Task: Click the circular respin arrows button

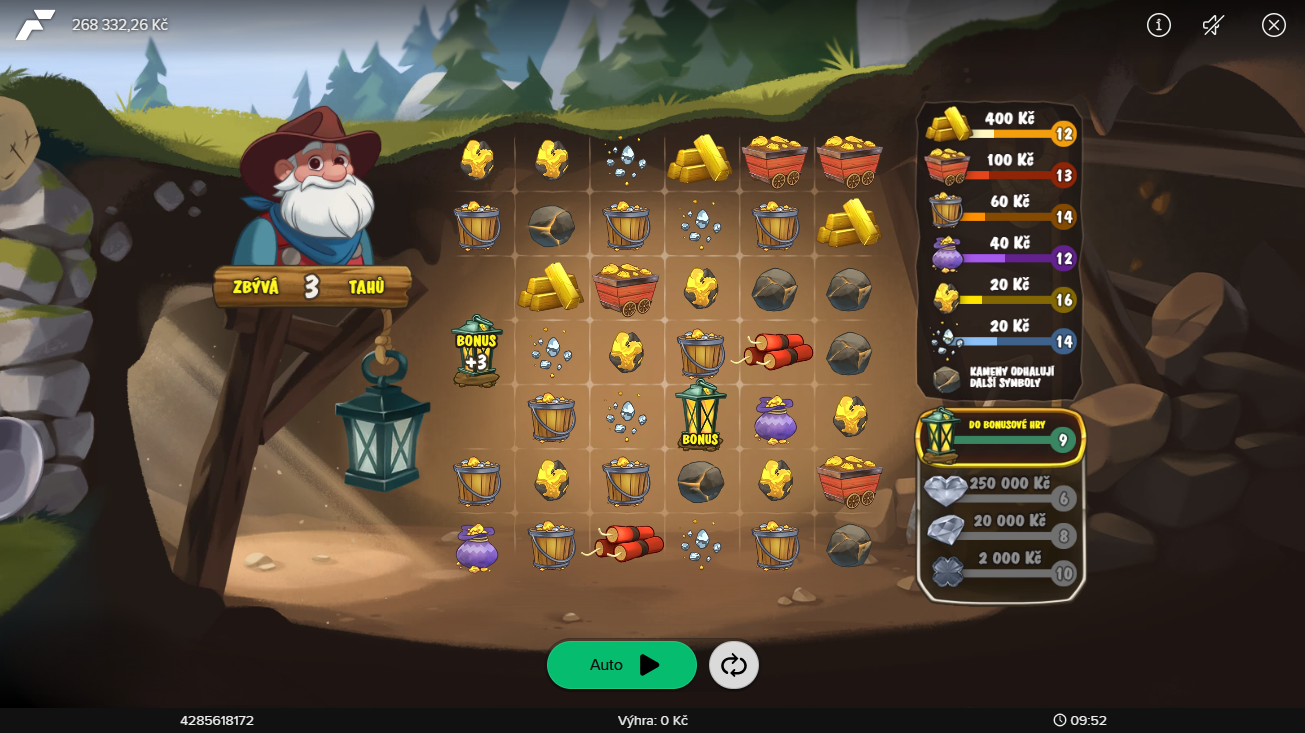Action: [x=734, y=666]
